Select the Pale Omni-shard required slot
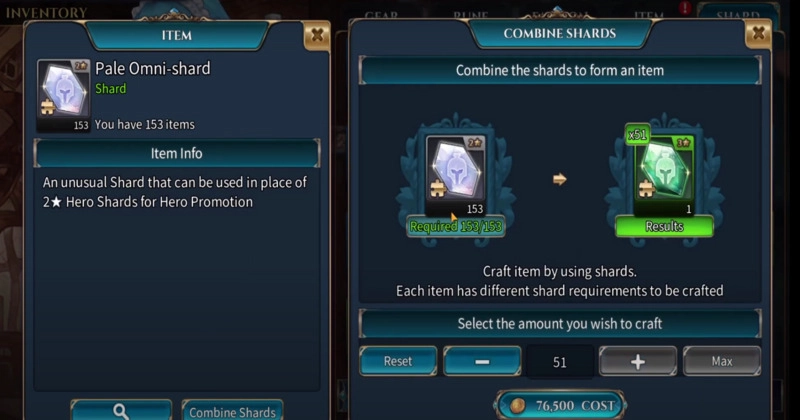 click(x=456, y=177)
